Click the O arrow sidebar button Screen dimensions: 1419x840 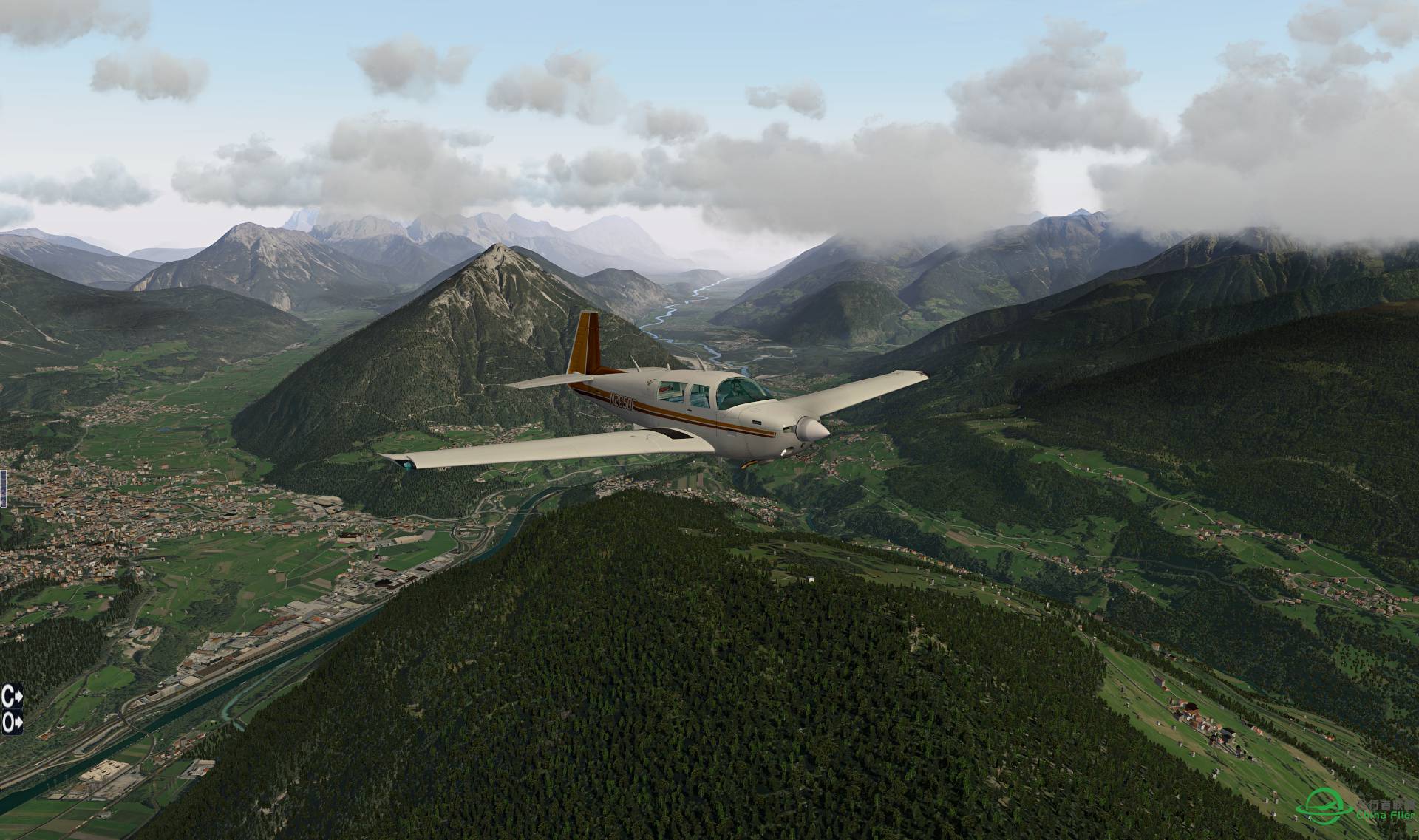click(12, 722)
